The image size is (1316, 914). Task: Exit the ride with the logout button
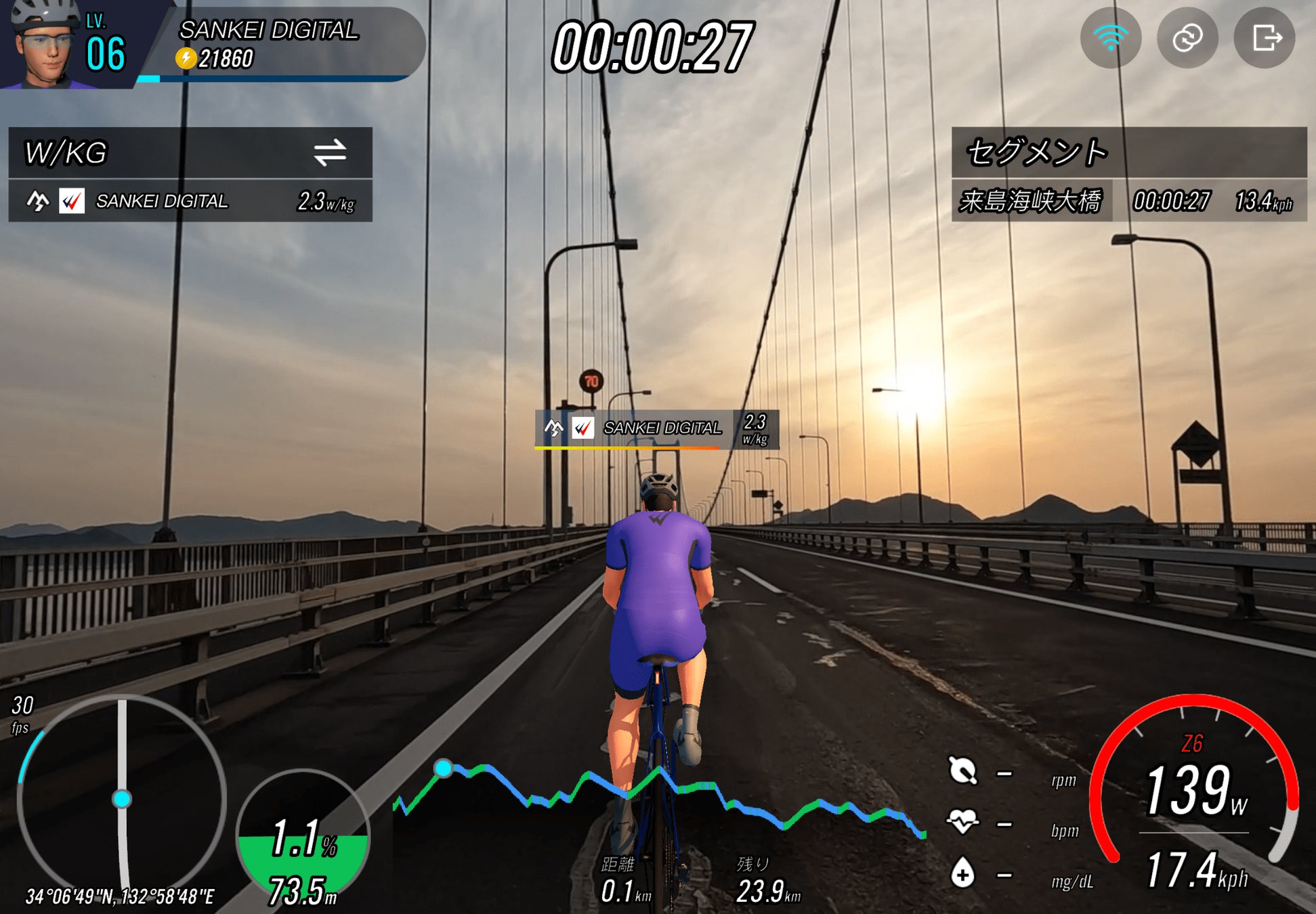click(1265, 38)
